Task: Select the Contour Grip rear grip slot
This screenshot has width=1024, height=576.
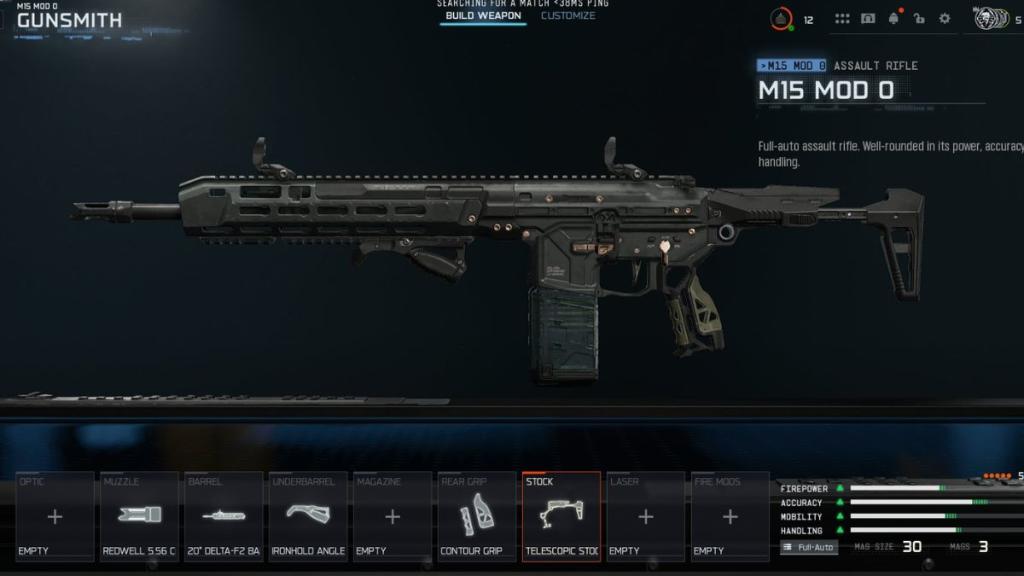Action: pos(477,516)
